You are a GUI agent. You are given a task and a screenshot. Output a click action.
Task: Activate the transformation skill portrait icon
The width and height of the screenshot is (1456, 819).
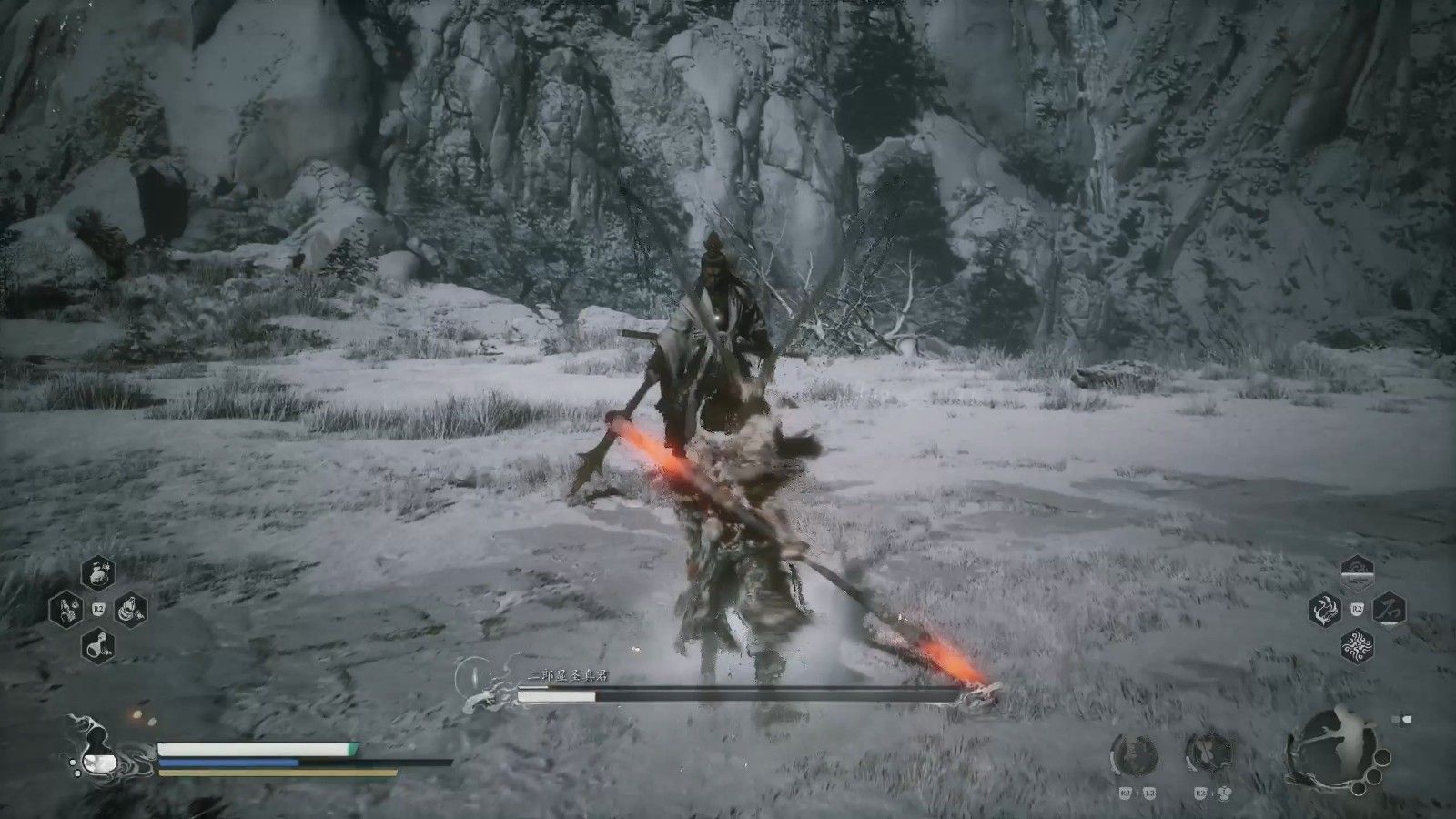click(1209, 756)
